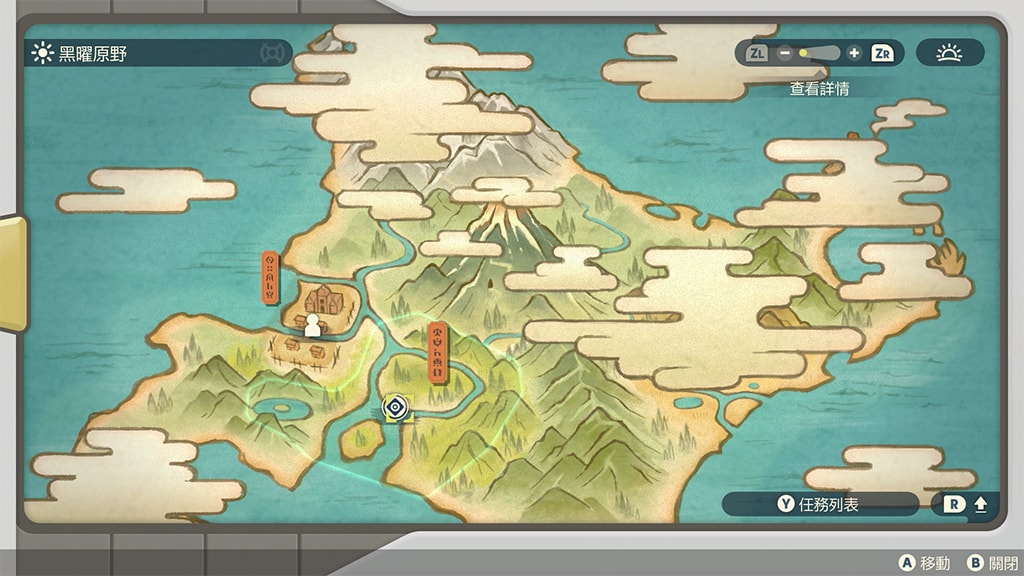Select the orange banner marker beside the village

(270, 277)
